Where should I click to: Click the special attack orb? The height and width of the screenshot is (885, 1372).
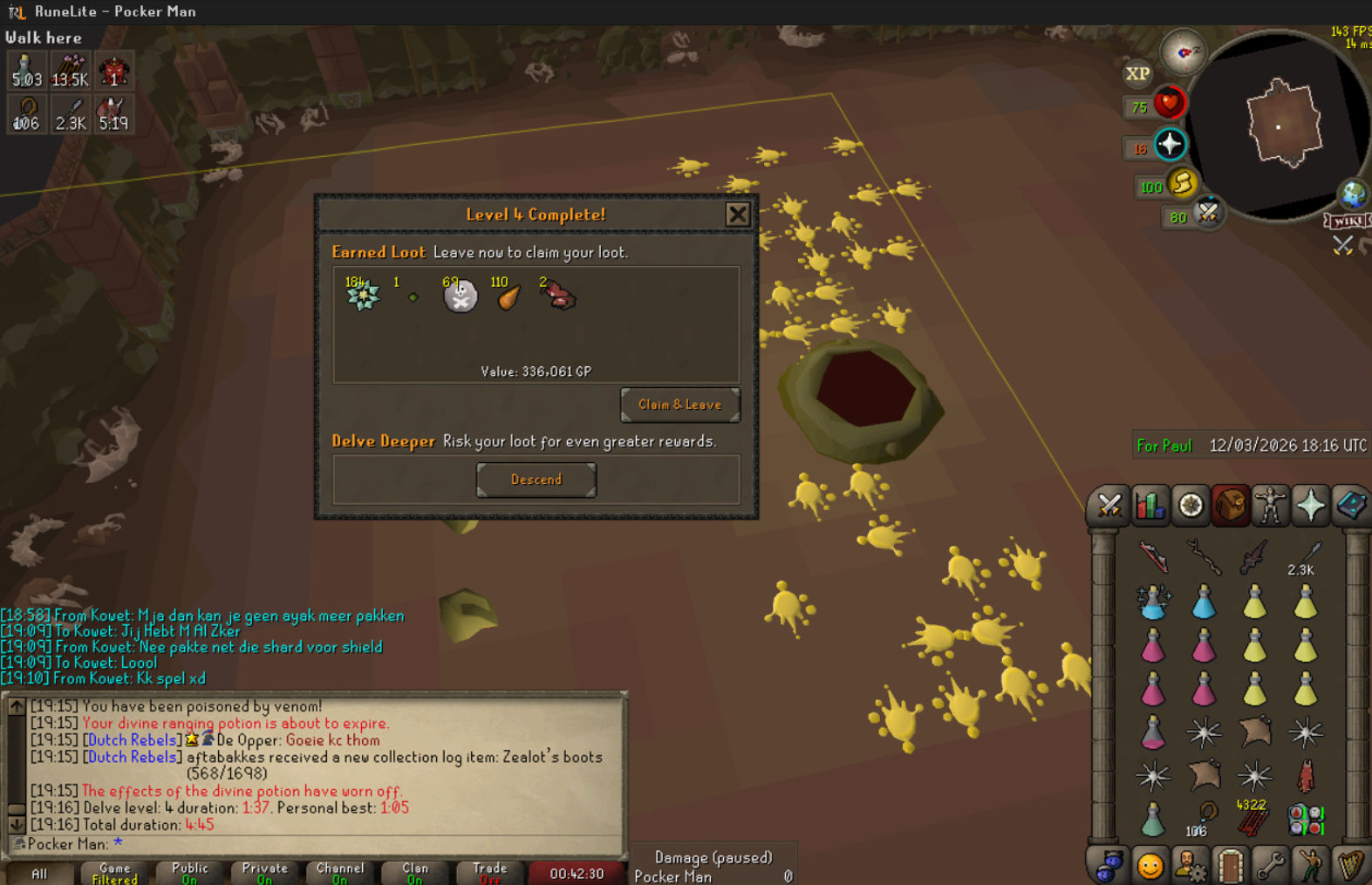[x=1207, y=212]
